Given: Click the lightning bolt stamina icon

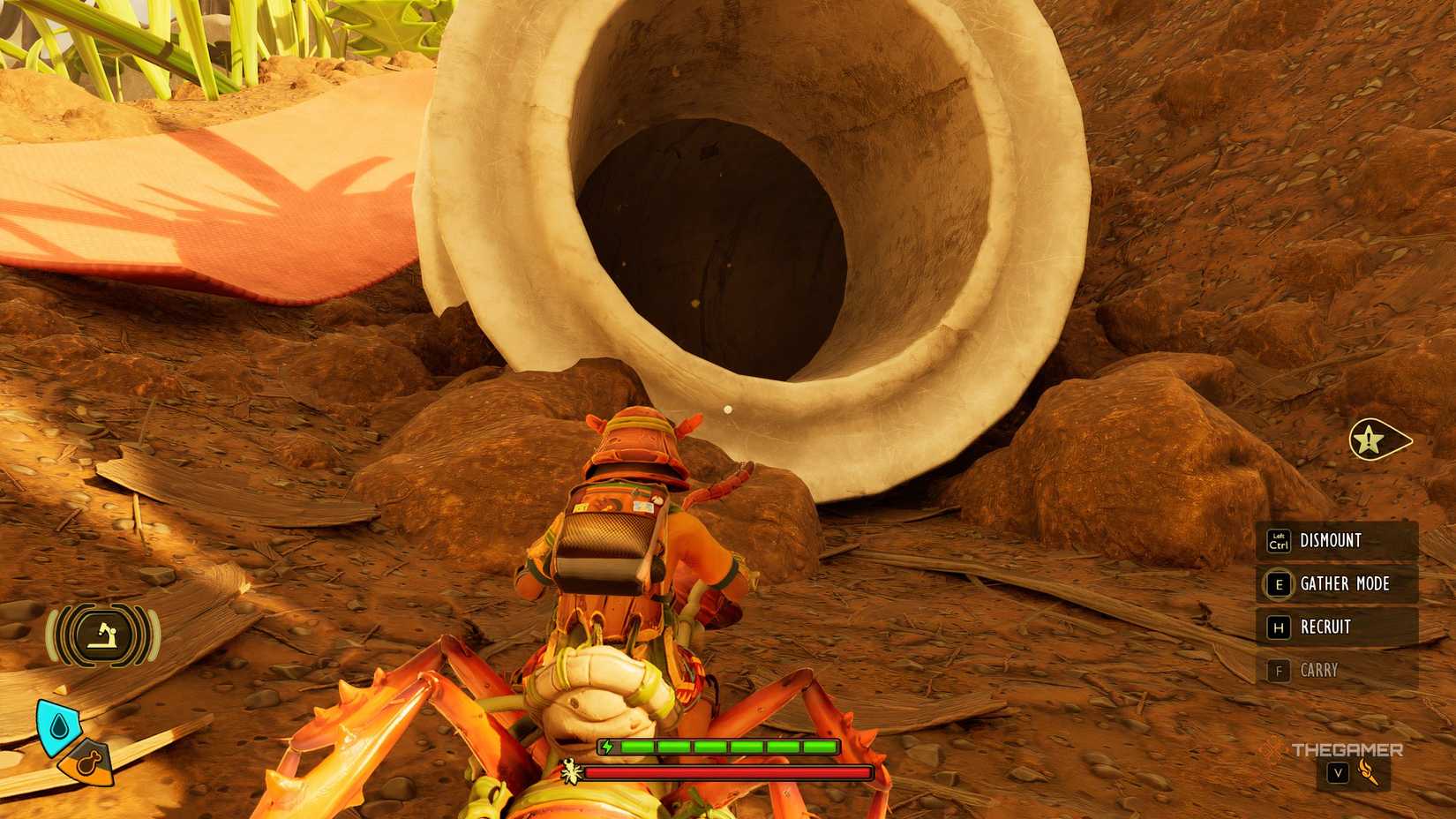Looking at the screenshot, I should 606,746.
